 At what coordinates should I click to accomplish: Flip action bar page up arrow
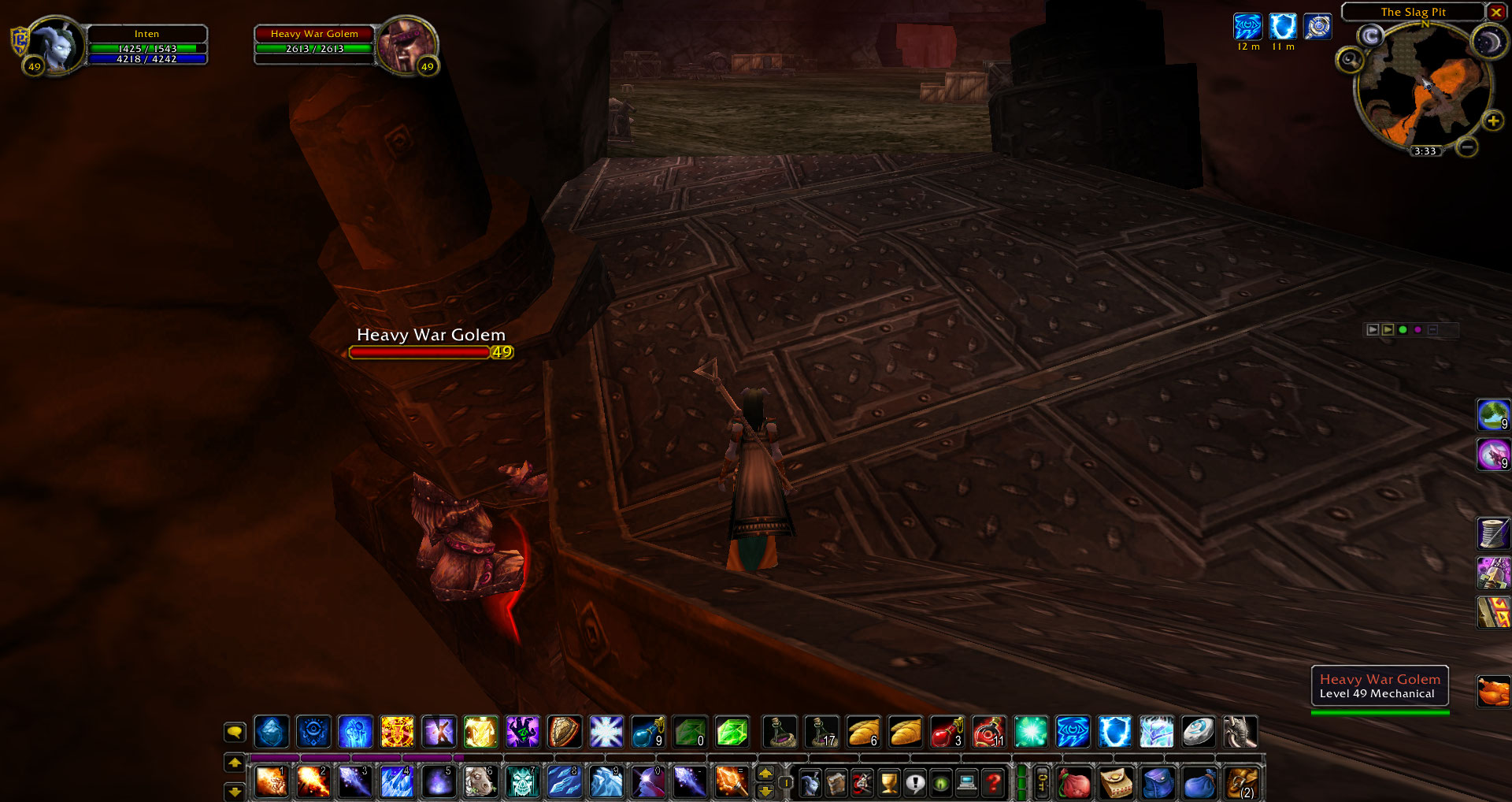click(234, 762)
